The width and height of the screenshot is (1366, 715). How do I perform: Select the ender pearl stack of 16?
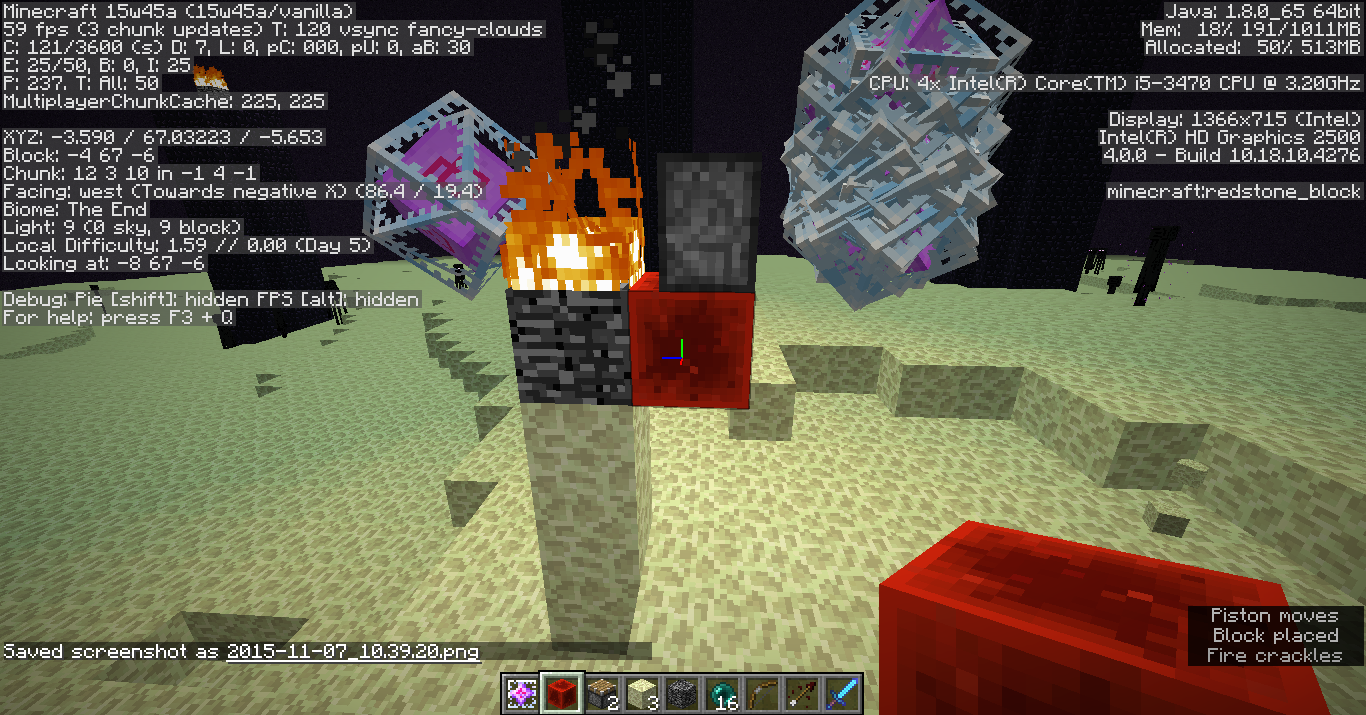(x=721, y=693)
